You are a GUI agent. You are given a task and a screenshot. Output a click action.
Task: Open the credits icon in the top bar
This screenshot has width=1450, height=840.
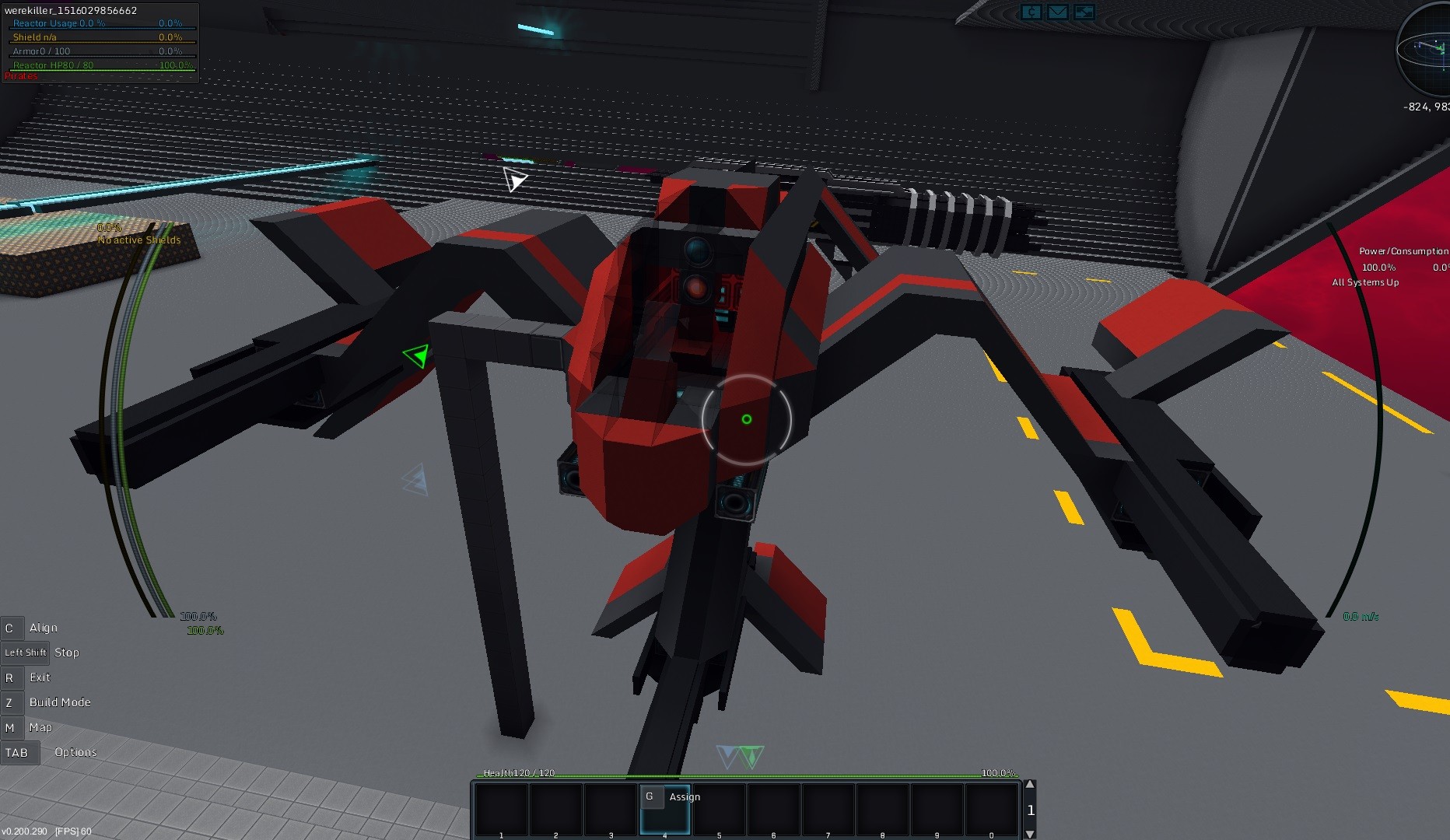pos(1031,12)
